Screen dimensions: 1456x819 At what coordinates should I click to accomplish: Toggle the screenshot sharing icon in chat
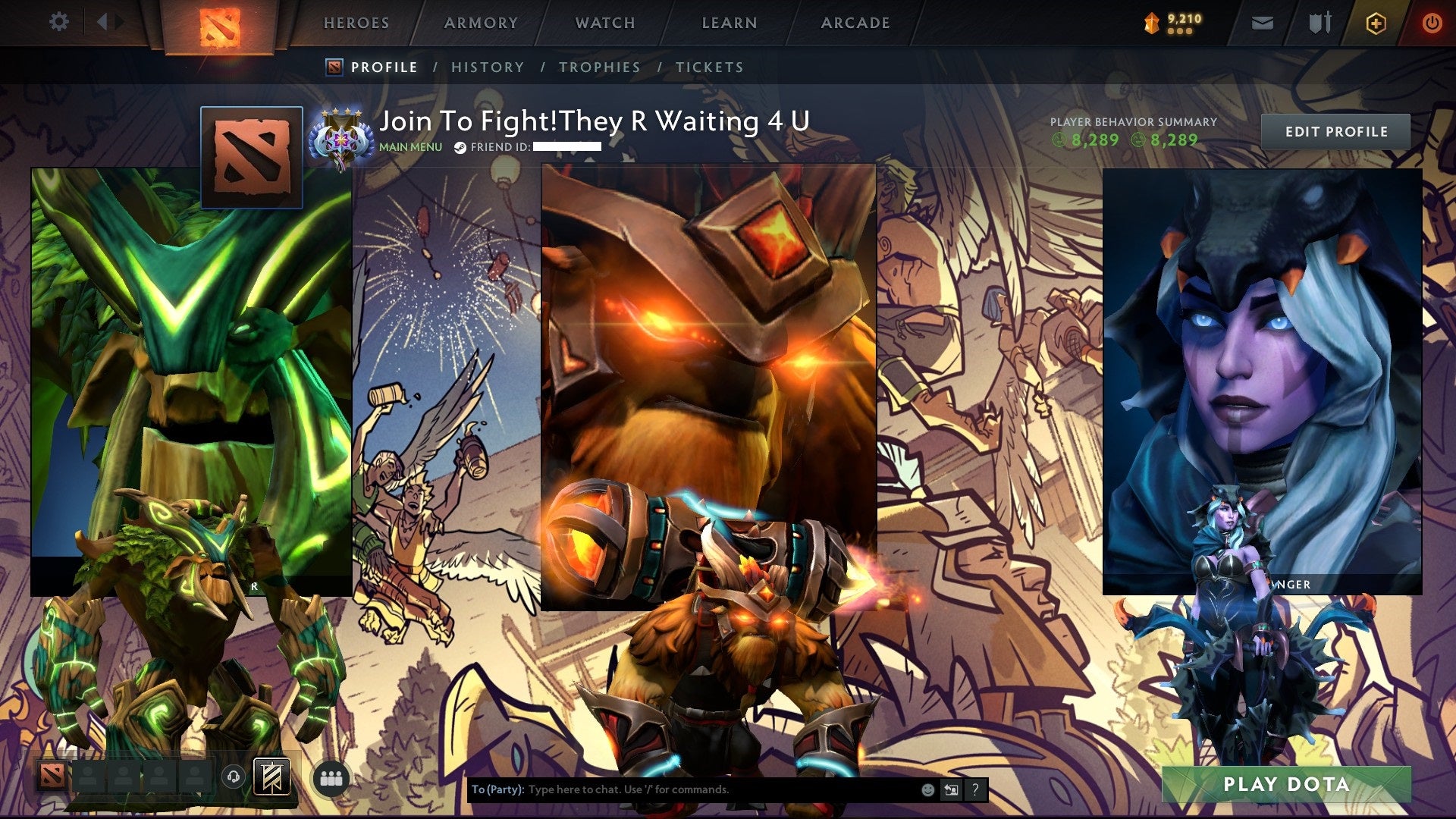tap(951, 789)
